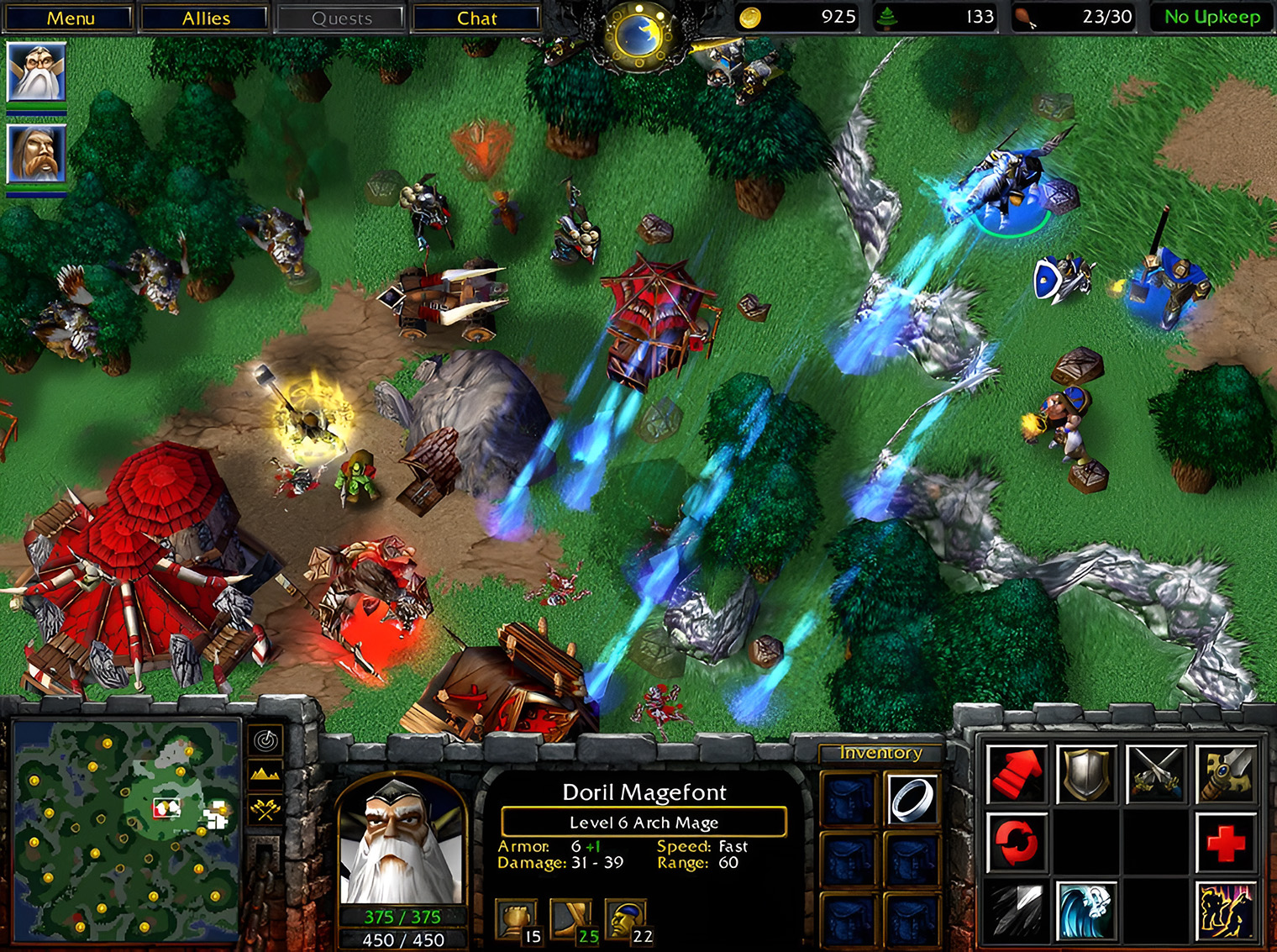This screenshot has height=952, width=1277.
Task: Choose the sword Attack command
Action: [x=1226, y=773]
